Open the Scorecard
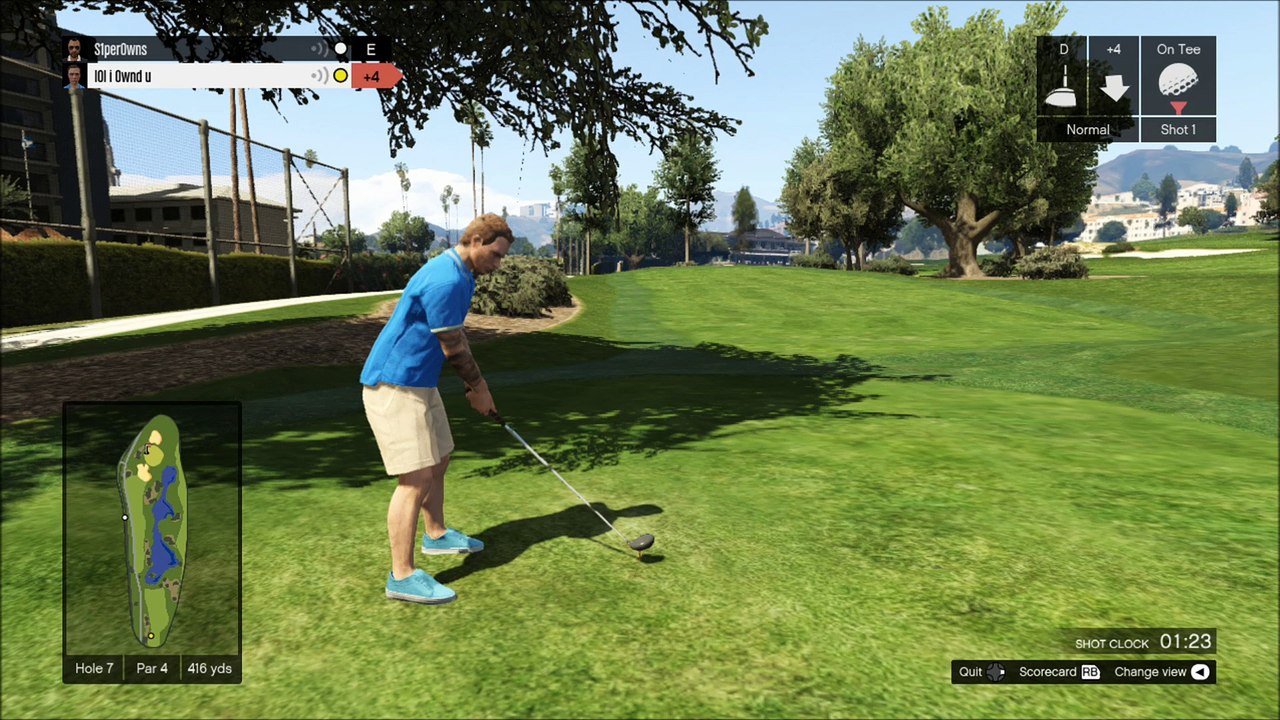This screenshot has height=720, width=1280. [x=1058, y=672]
